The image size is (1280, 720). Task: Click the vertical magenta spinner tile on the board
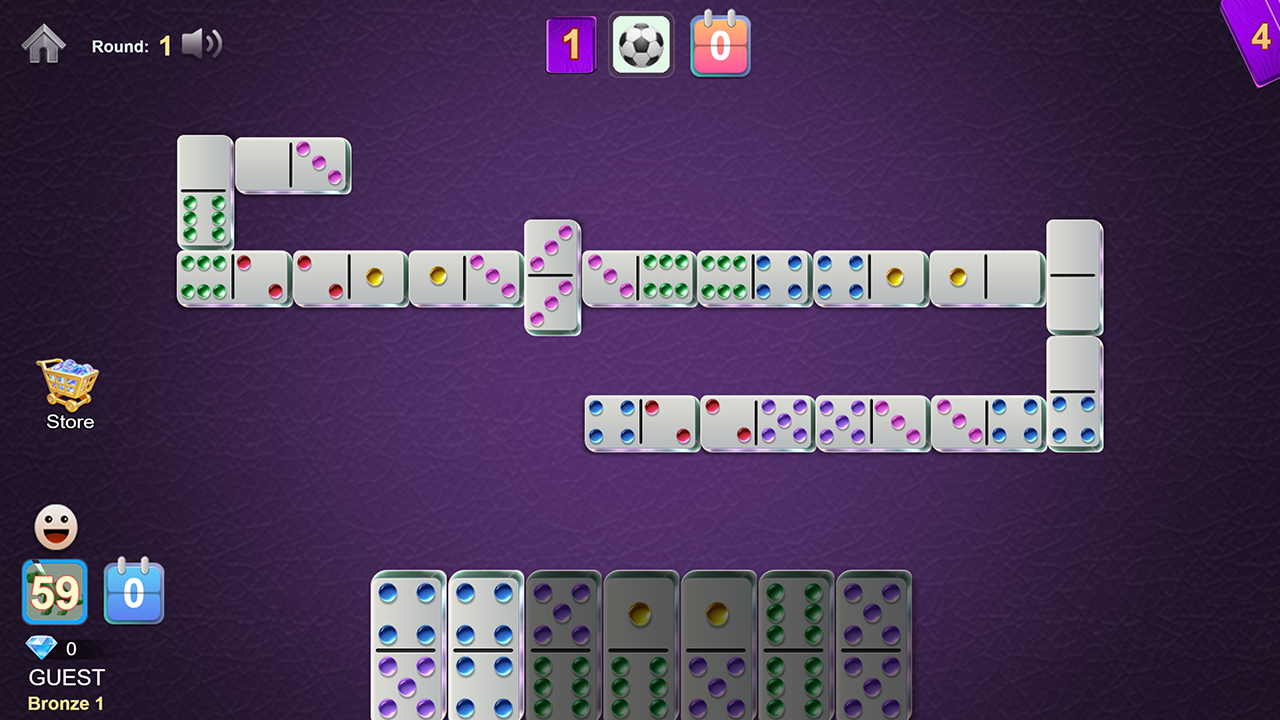pyautogui.click(x=551, y=277)
